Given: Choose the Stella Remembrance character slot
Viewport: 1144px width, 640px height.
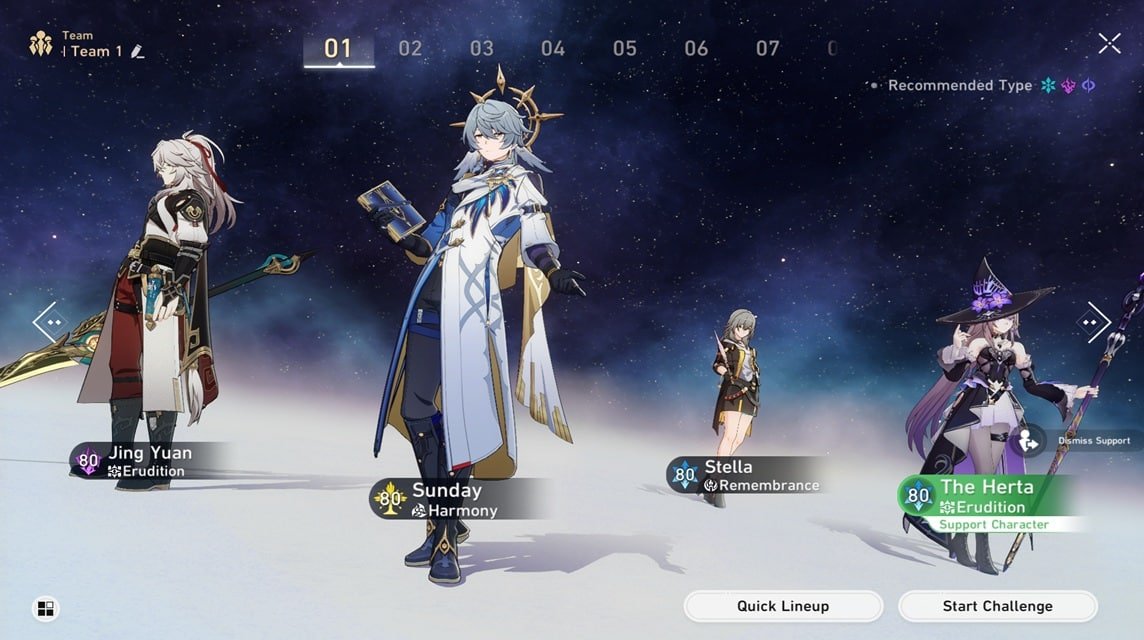Looking at the screenshot, I should click(745, 475).
